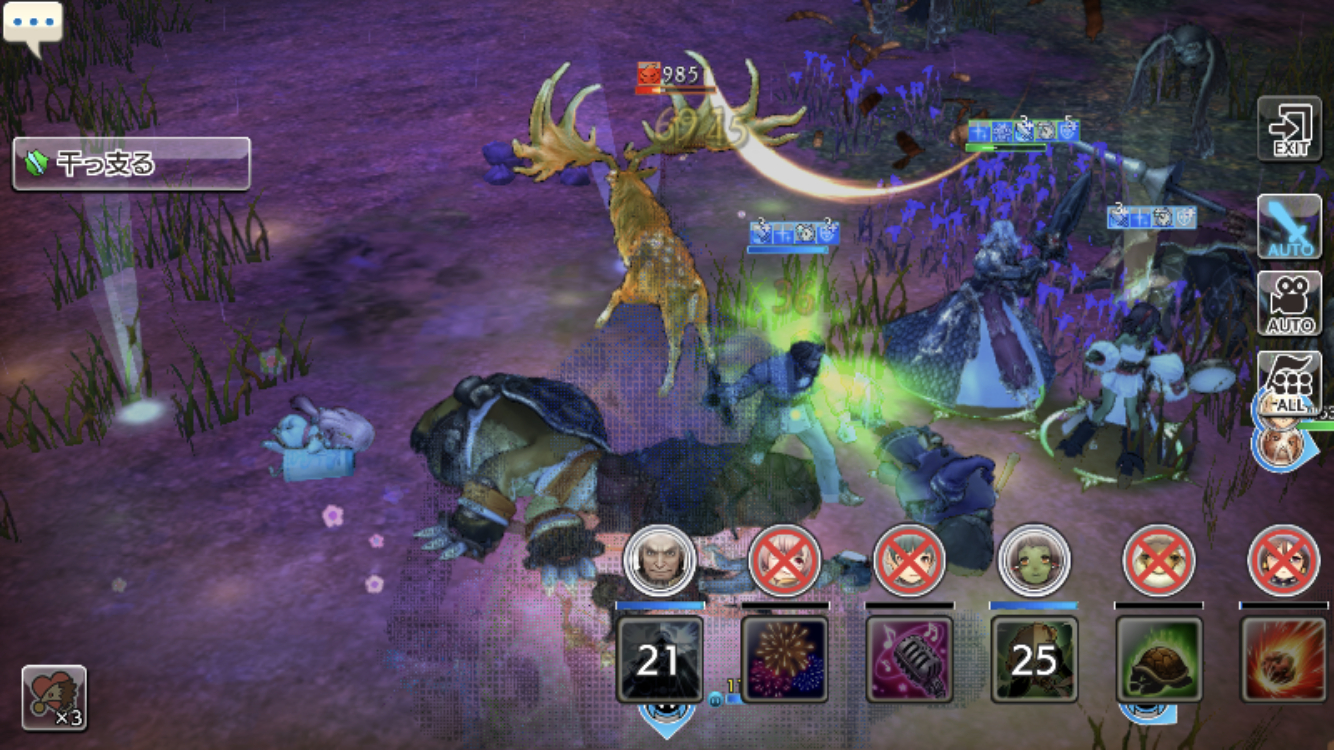Select the gray-haired old man portrait
The width and height of the screenshot is (1334, 750).
coord(659,561)
